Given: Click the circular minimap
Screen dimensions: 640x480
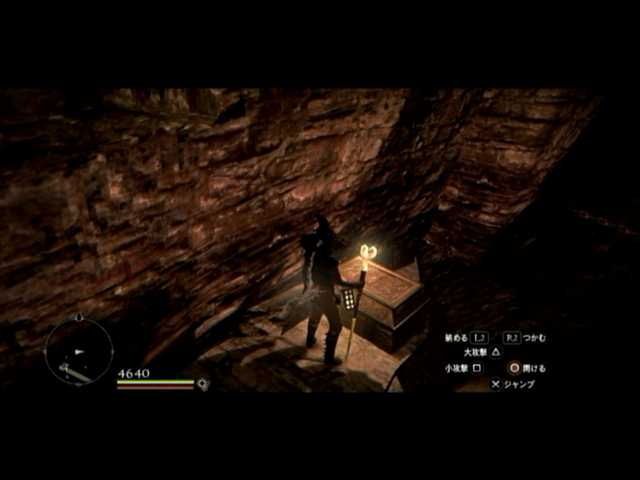Looking at the screenshot, I should click(78, 351).
